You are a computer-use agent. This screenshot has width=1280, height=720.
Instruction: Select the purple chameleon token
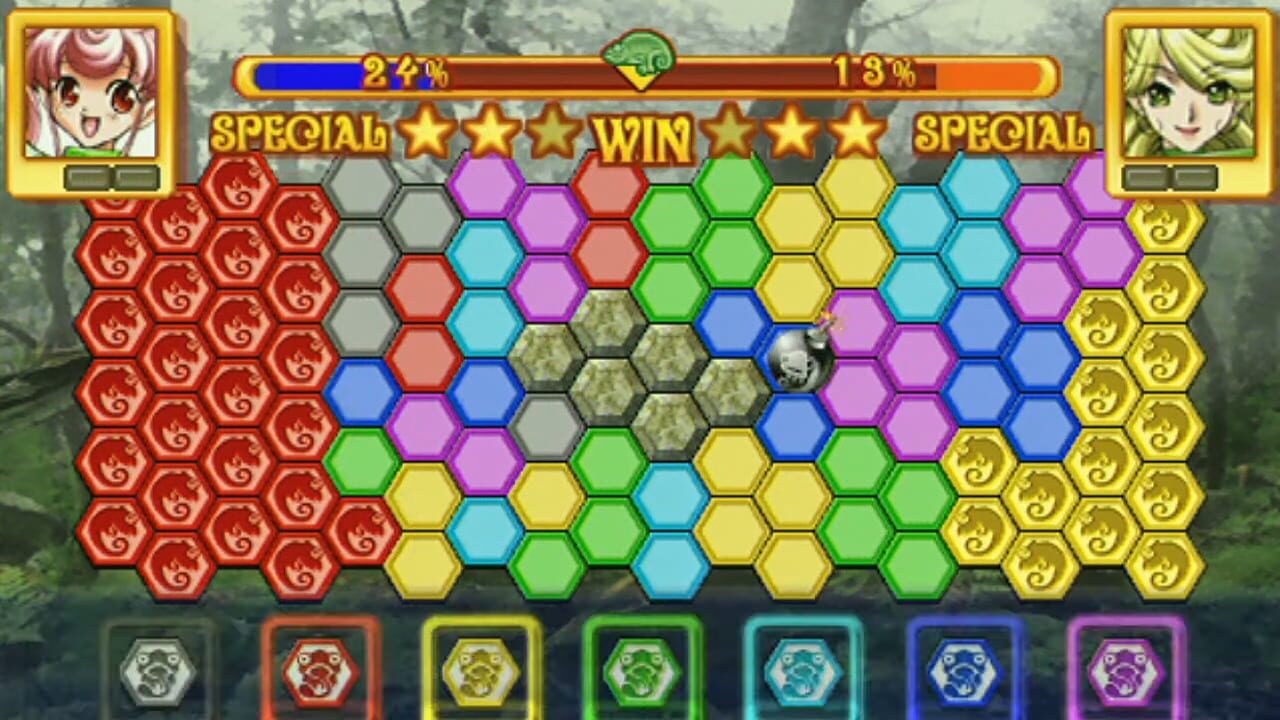(1123, 668)
